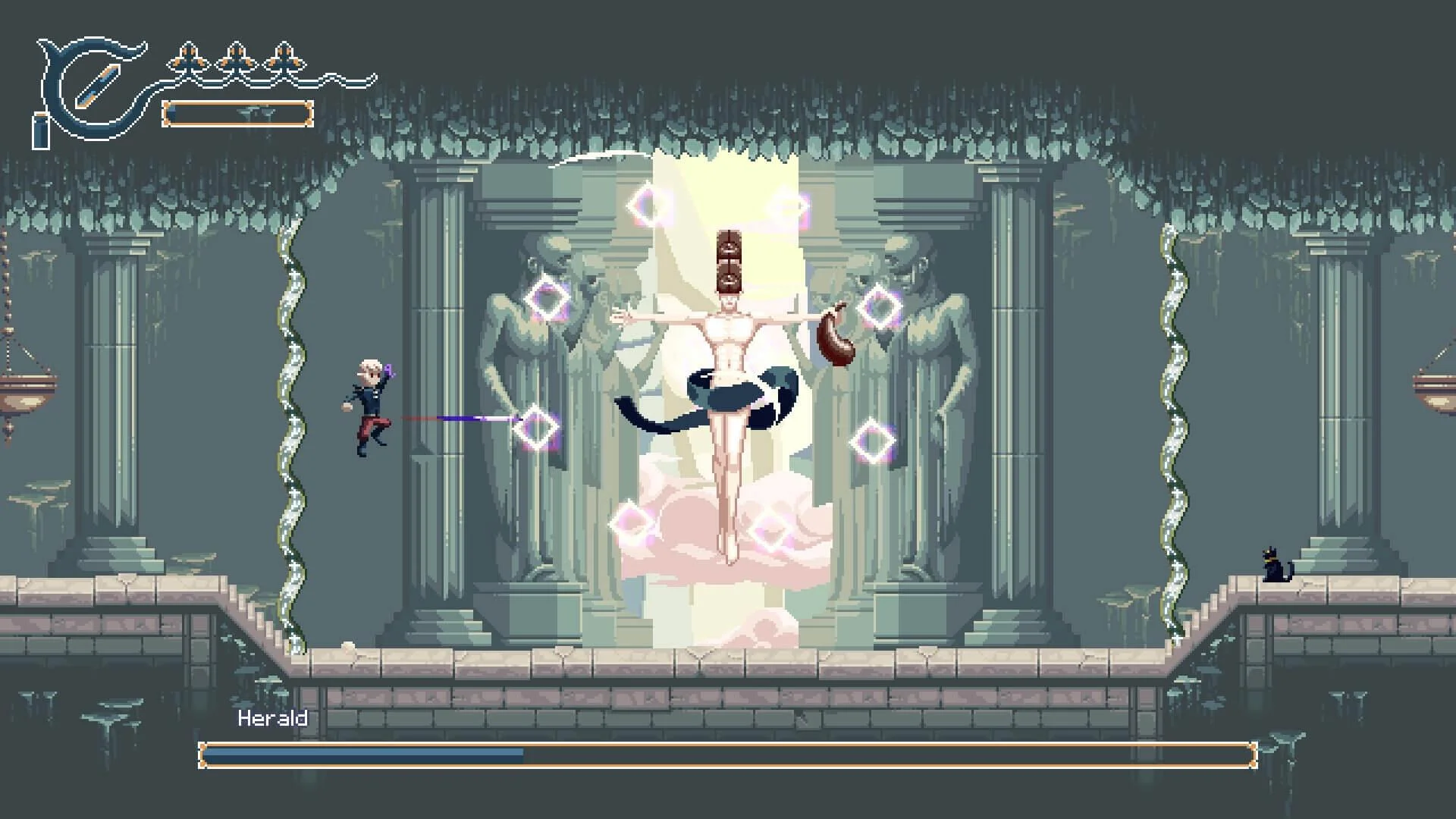The height and width of the screenshot is (819, 1456).
Task: Click the orange-framed meter in the top-left HUD
Action: [x=237, y=114]
